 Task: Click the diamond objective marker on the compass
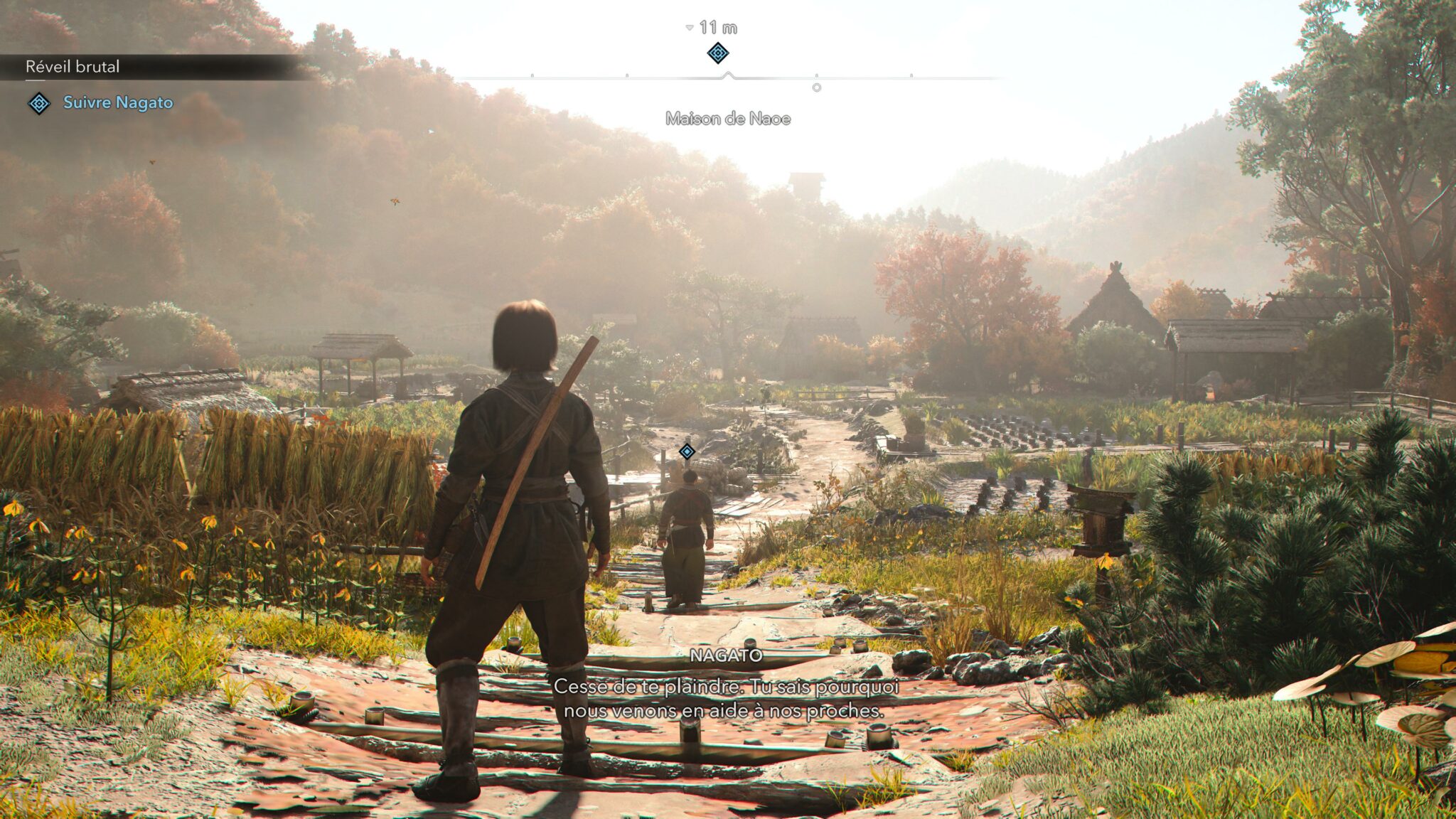coord(718,53)
